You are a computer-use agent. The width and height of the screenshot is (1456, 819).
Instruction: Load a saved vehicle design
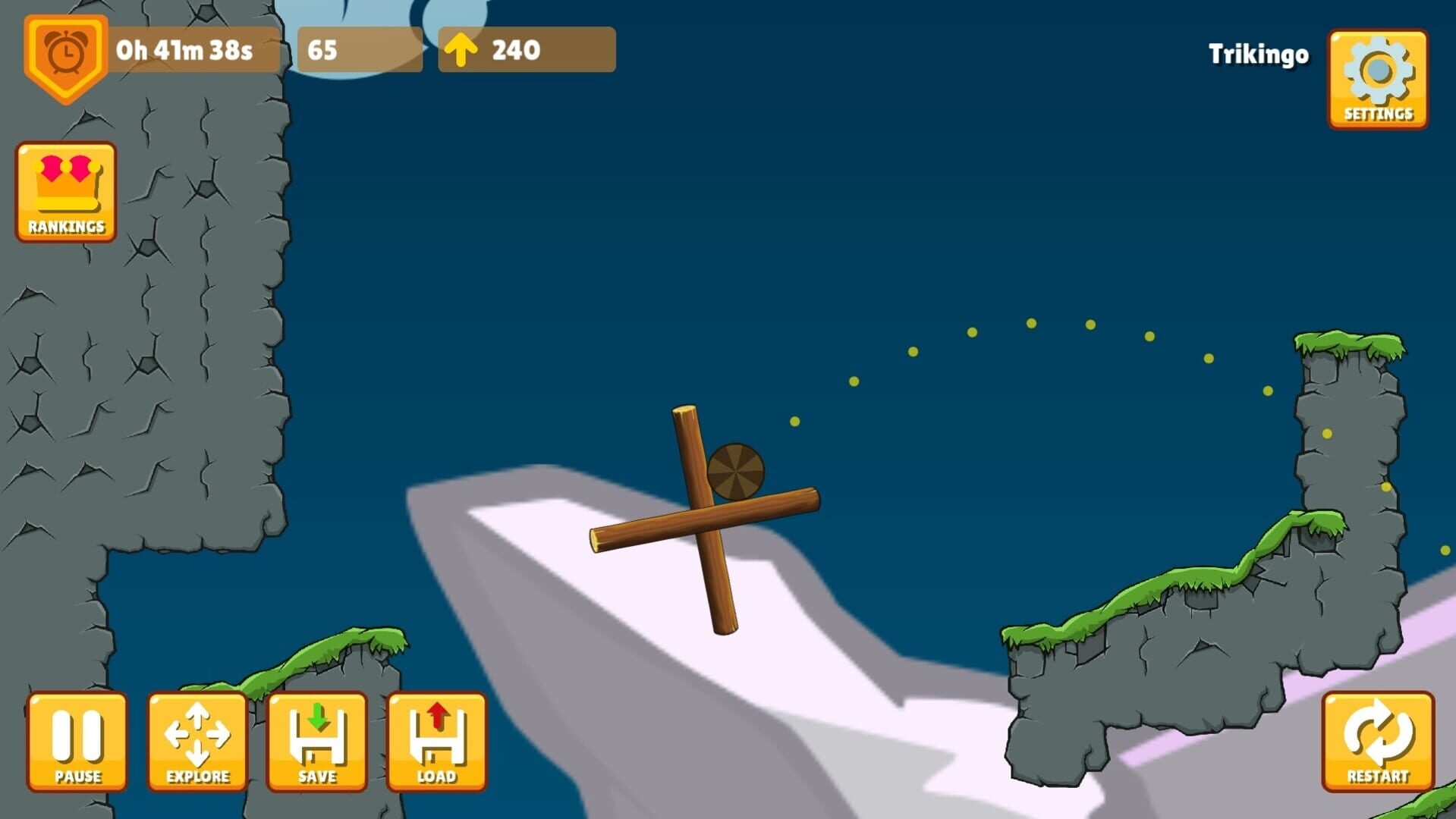(x=436, y=739)
